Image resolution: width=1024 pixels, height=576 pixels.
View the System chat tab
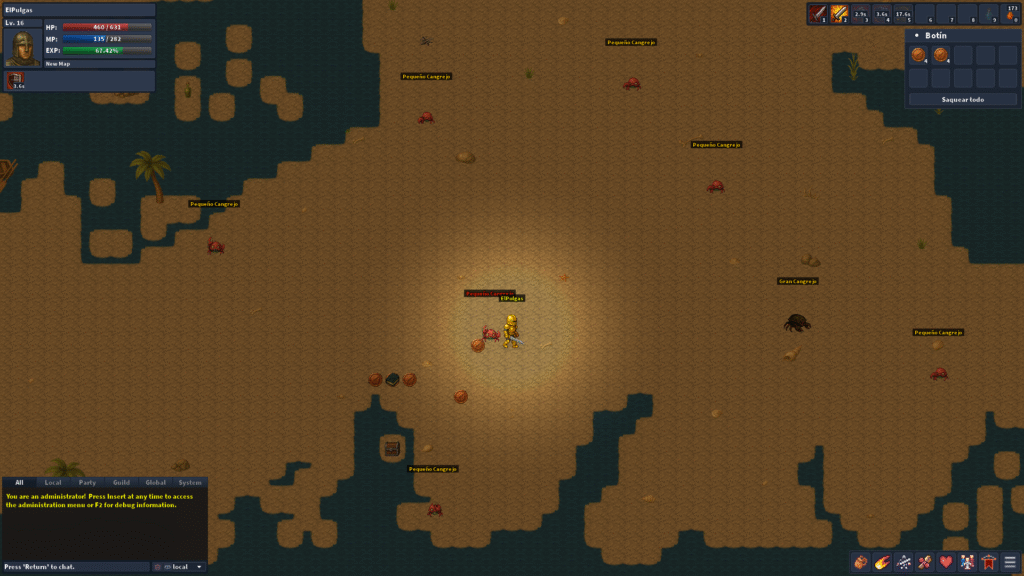(190, 483)
